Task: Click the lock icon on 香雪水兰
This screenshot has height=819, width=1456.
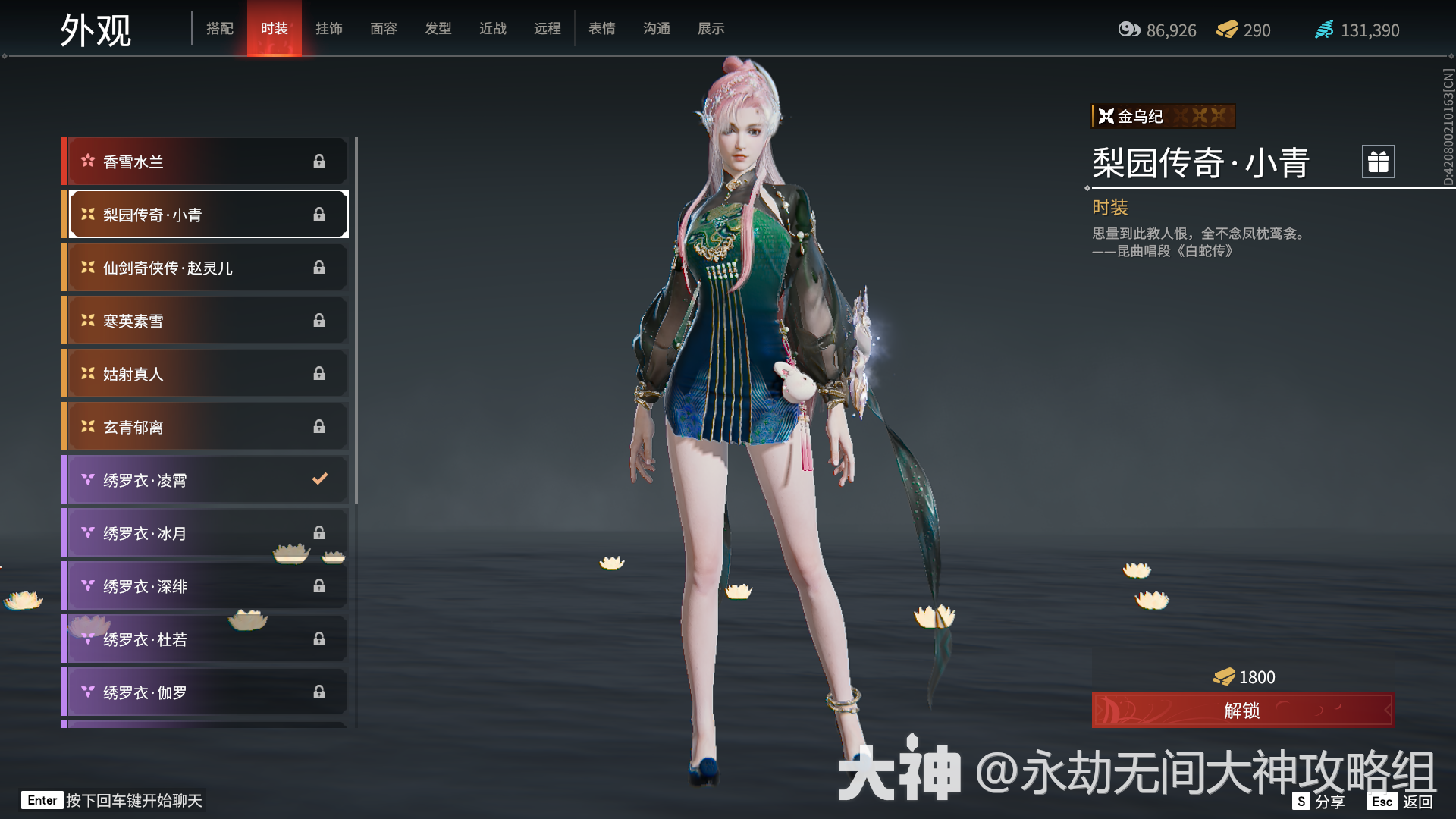Action: 319,161
